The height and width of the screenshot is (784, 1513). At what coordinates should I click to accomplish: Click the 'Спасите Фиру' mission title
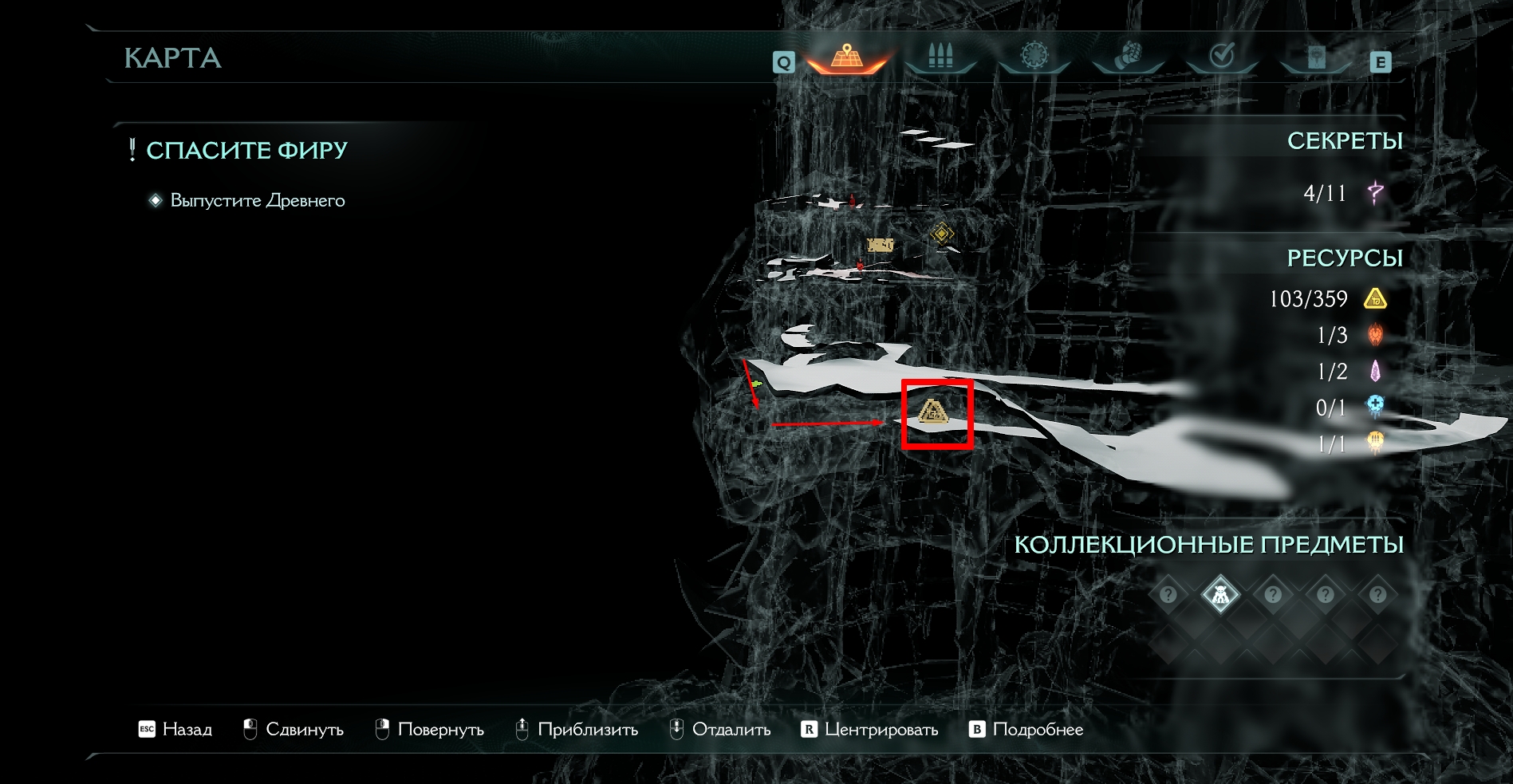pyautogui.click(x=246, y=150)
